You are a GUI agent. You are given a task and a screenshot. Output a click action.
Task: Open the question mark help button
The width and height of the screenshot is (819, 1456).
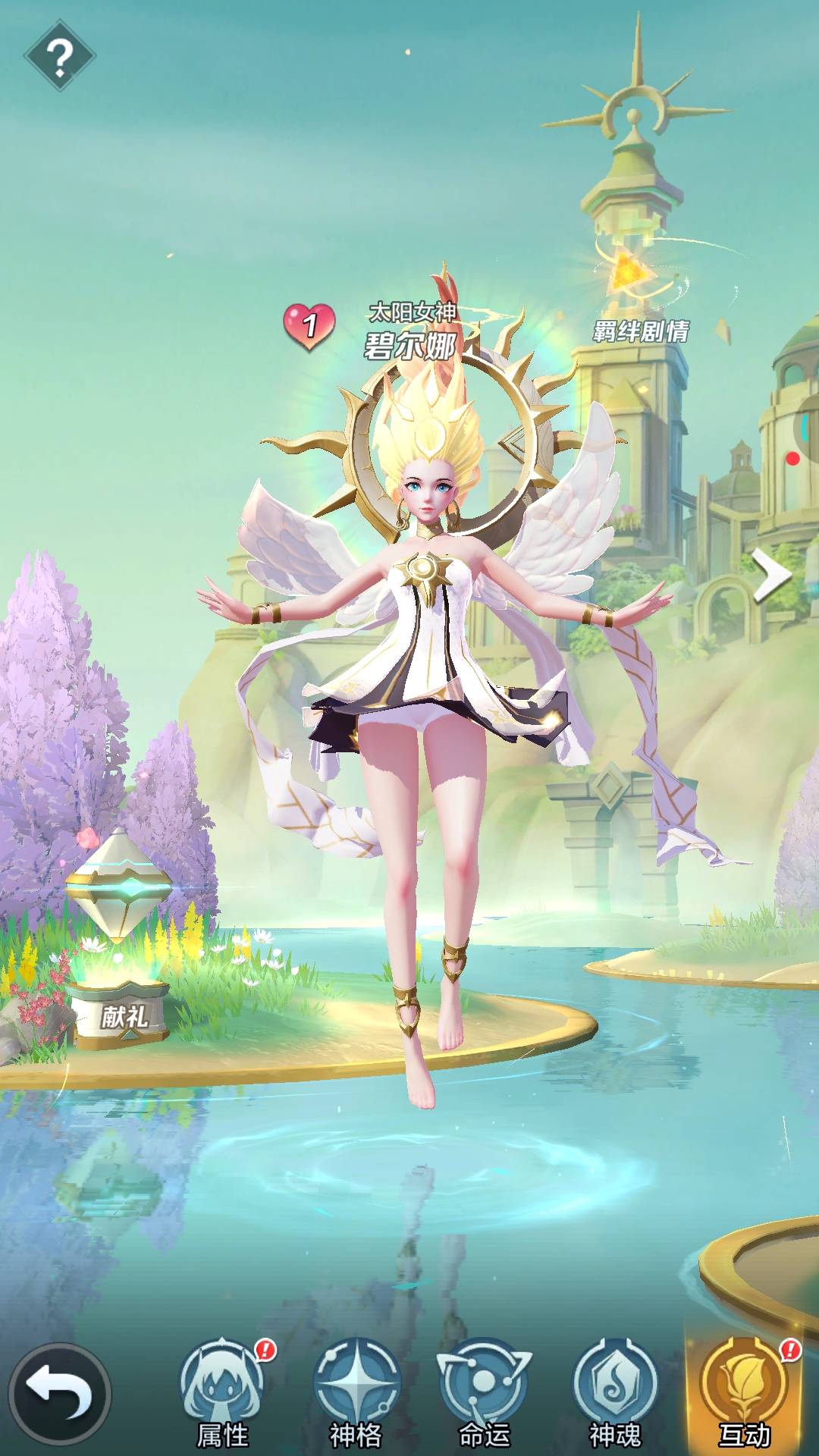click(59, 56)
